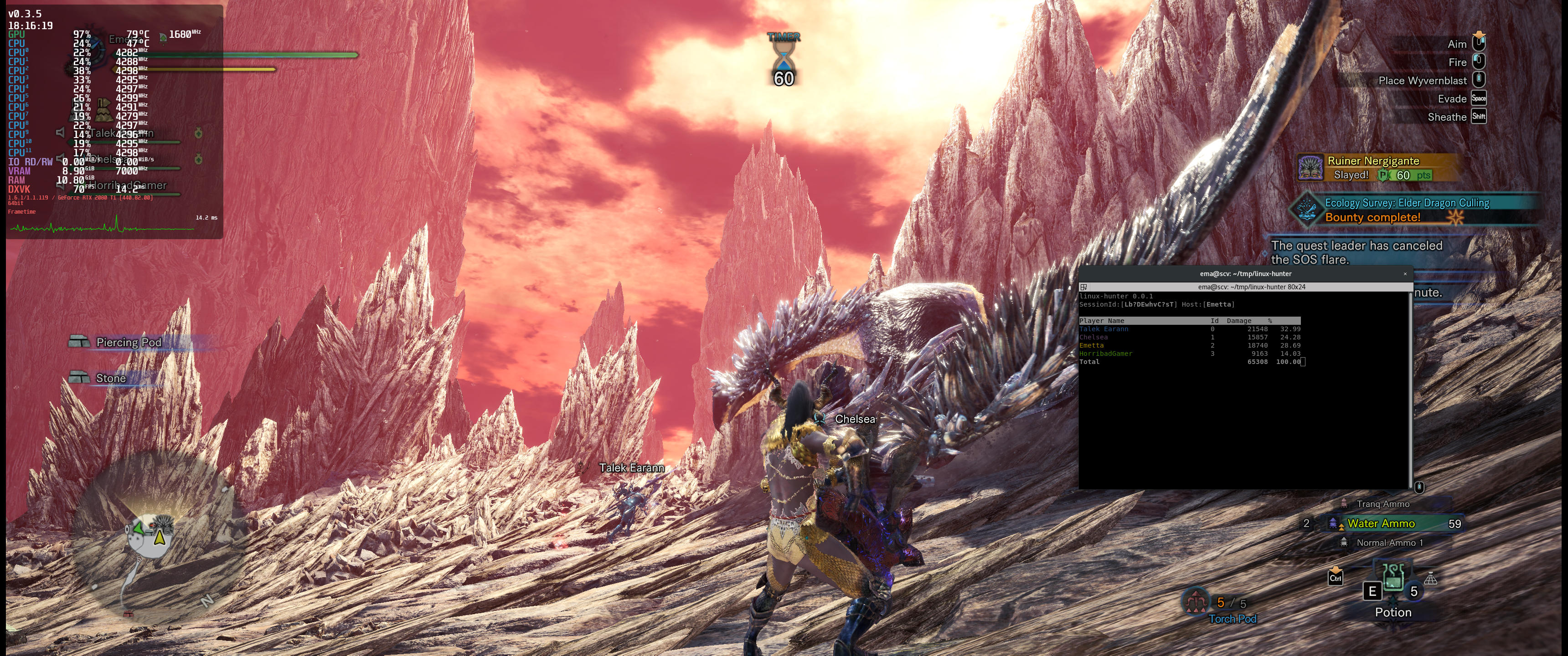Screen dimensions: 1568x656
Task: Pick the Piercing Pod entry
Action: 129,343
